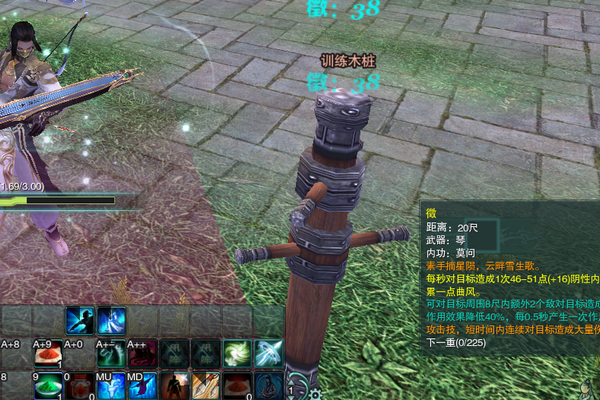Viewport: 600px width, 400px height.
Task: Activate the blue dashing figure skill
Action: click(80, 321)
